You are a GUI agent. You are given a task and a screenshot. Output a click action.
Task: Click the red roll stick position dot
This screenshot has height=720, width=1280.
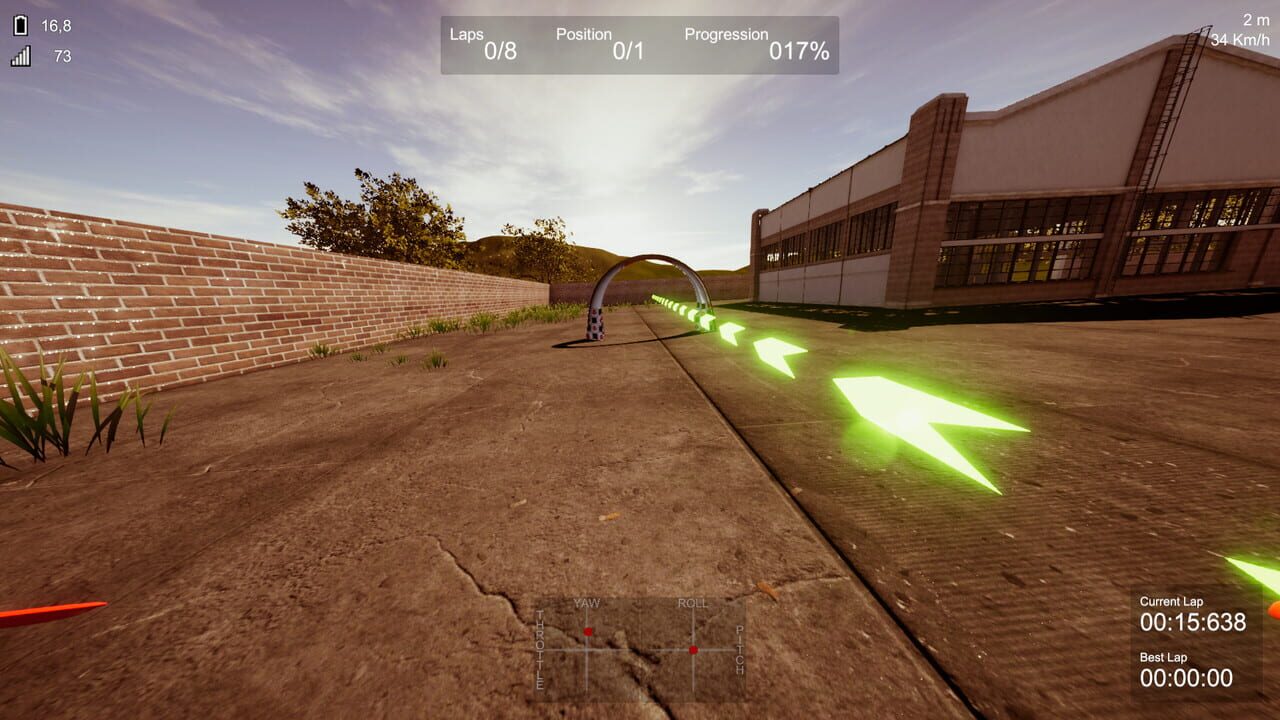tap(694, 652)
